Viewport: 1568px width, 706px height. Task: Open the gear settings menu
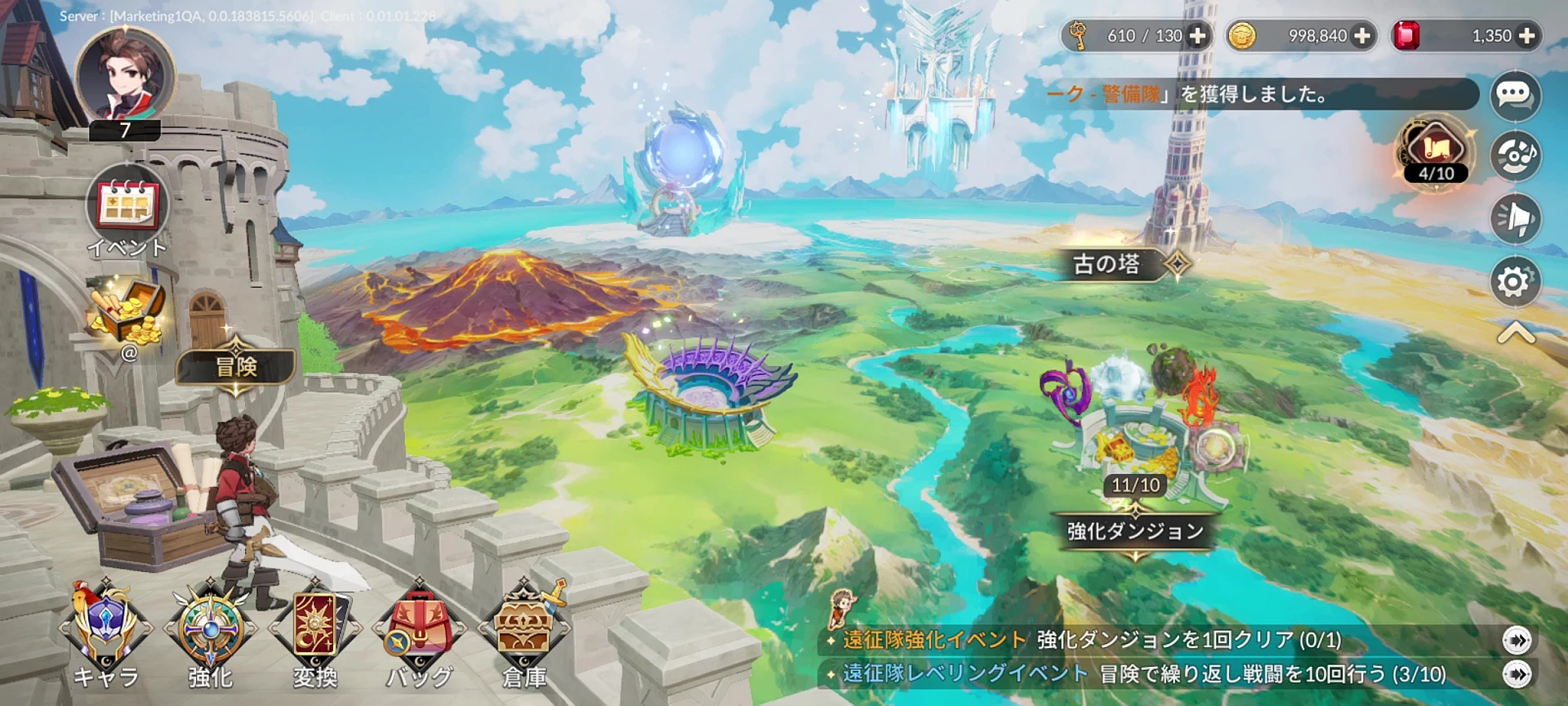coord(1515,282)
